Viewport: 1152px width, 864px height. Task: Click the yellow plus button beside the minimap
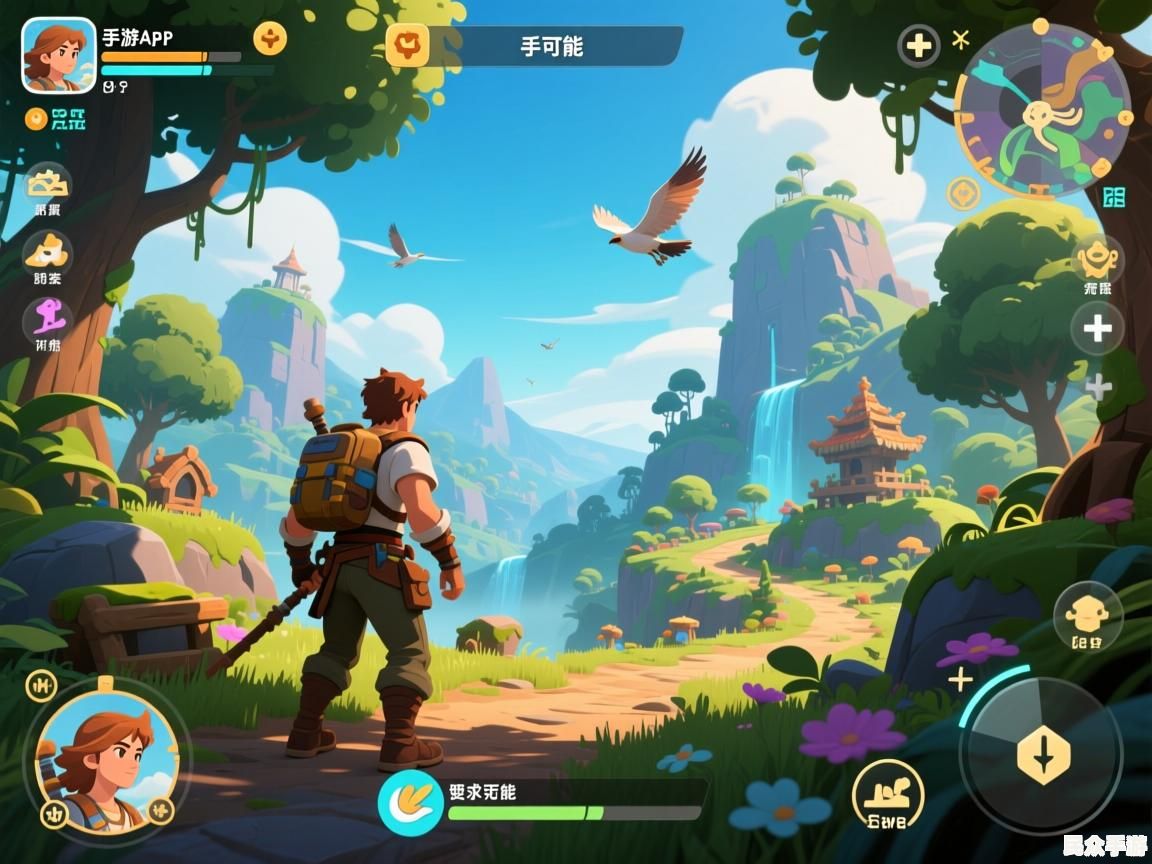[918, 46]
